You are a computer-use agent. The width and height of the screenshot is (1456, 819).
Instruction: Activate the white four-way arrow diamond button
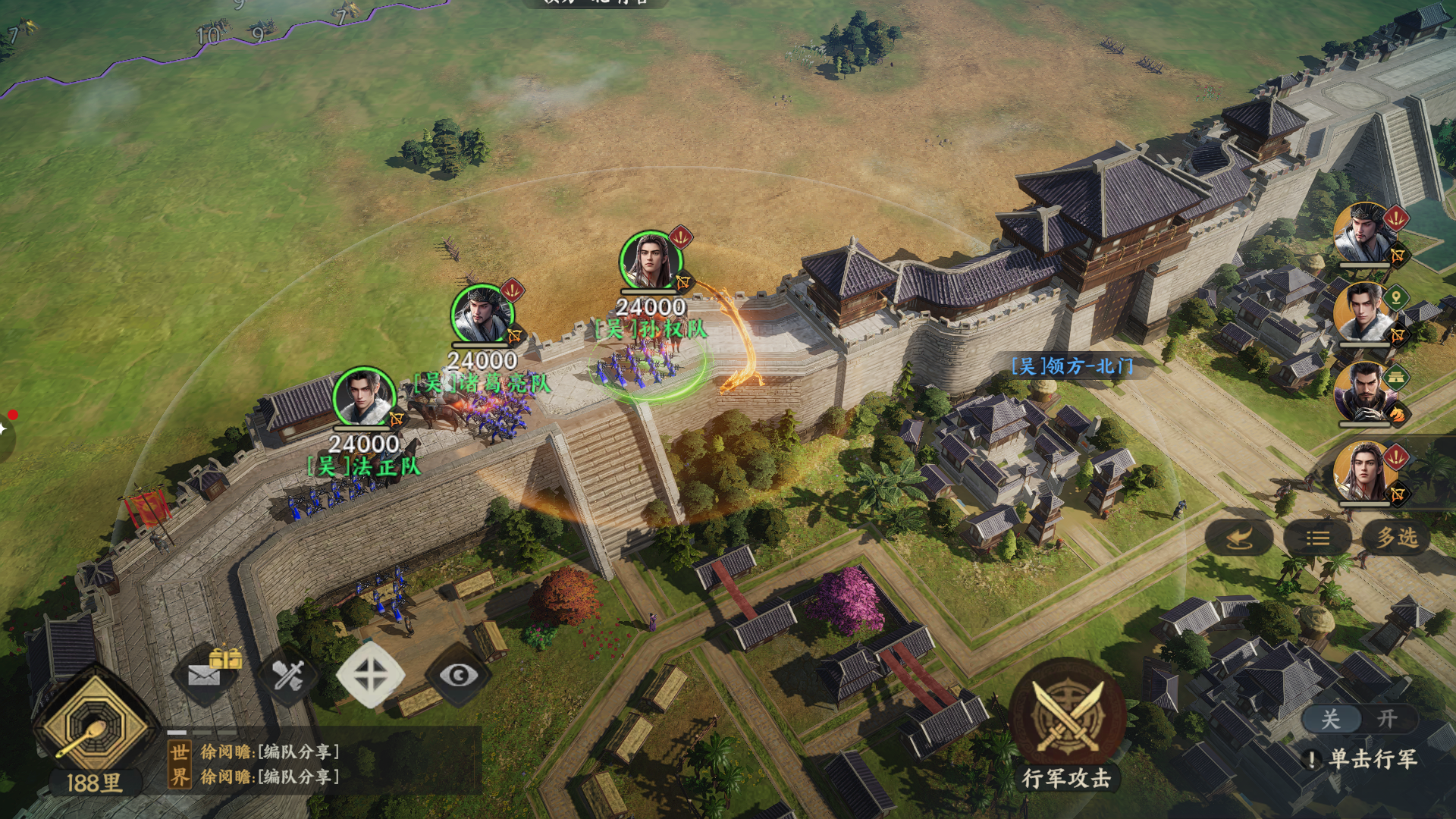(370, 673)
